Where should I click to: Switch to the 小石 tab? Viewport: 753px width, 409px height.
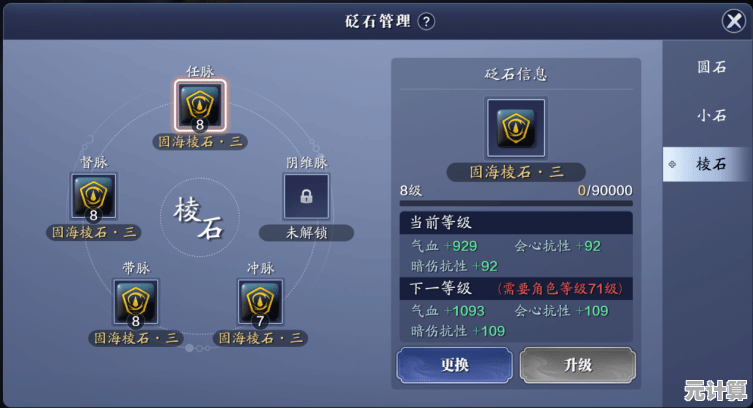(x=711, y=115)
